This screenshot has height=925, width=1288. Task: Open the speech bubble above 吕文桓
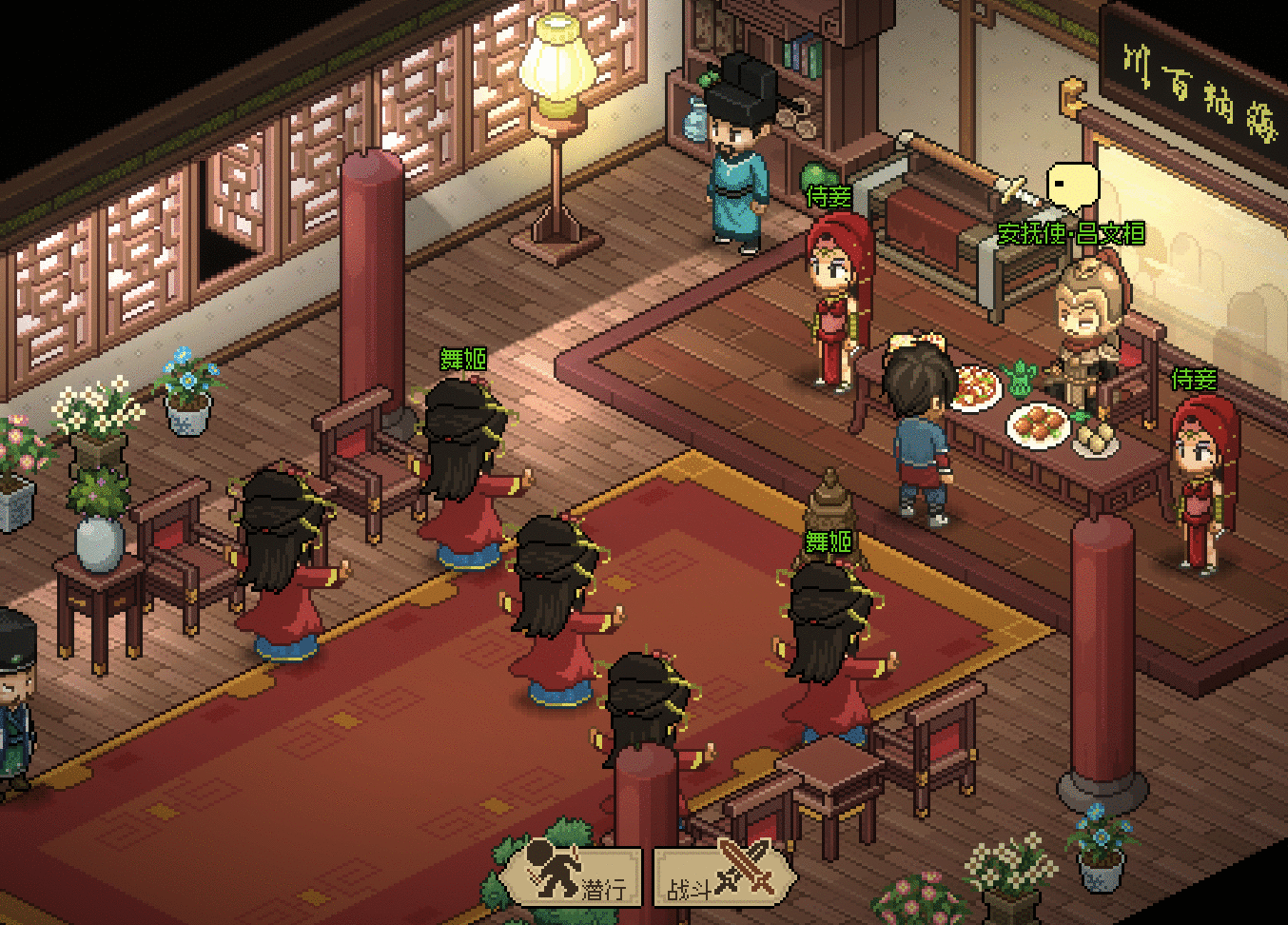click(x=1072, y=186)
